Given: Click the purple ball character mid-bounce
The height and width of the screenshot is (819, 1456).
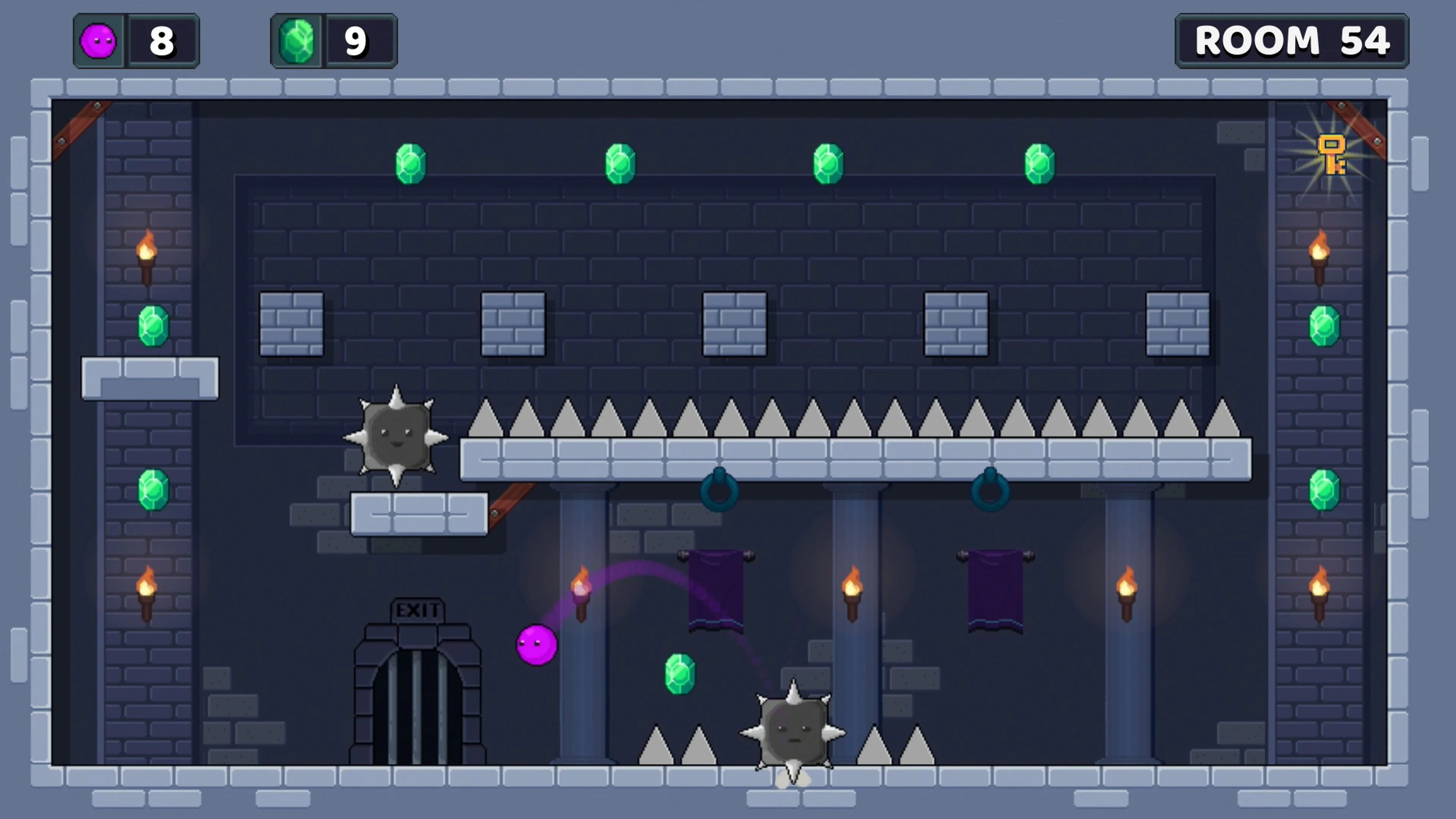Looking at the screenshot, I should (x=536, y=644).
